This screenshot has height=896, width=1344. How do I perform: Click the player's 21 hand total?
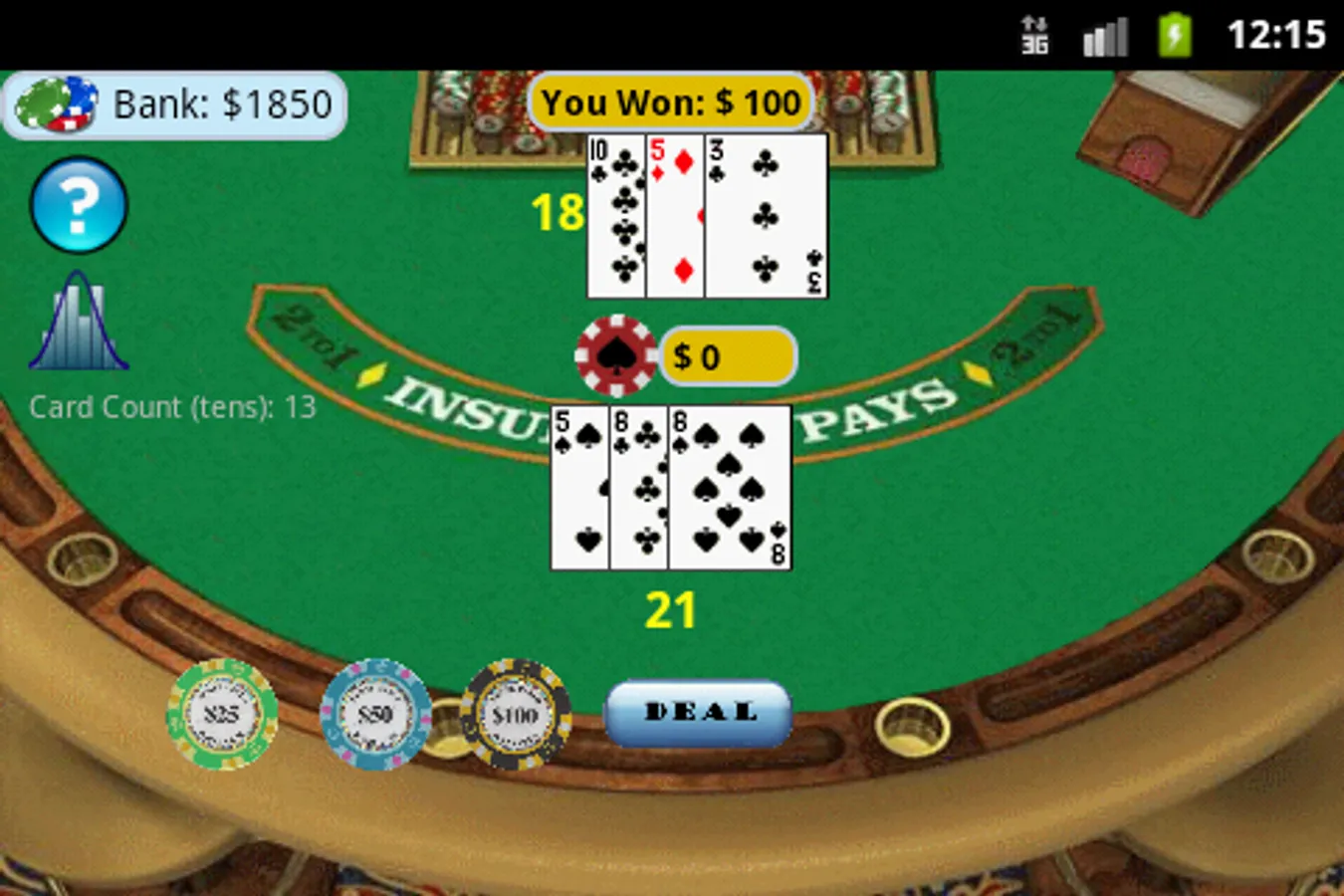pos(672,608)
